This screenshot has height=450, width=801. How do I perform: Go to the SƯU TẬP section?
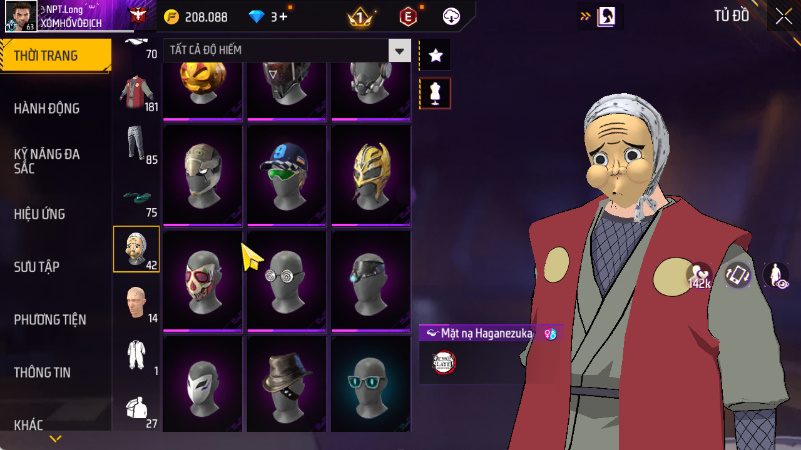(x=37, y=266)
